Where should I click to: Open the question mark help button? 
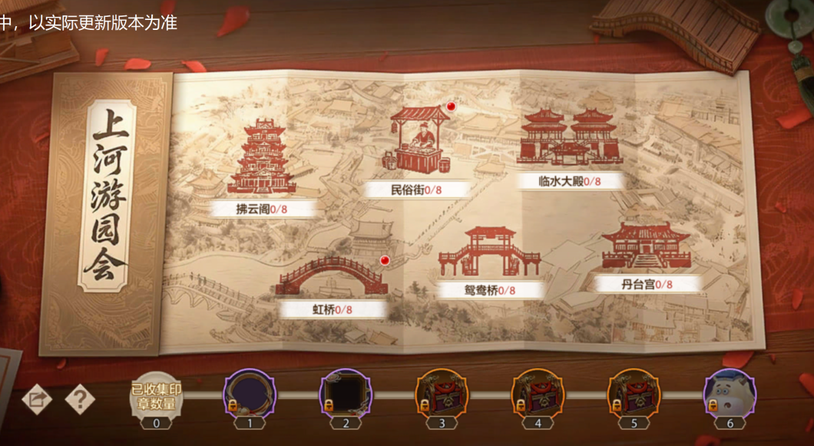79,398
